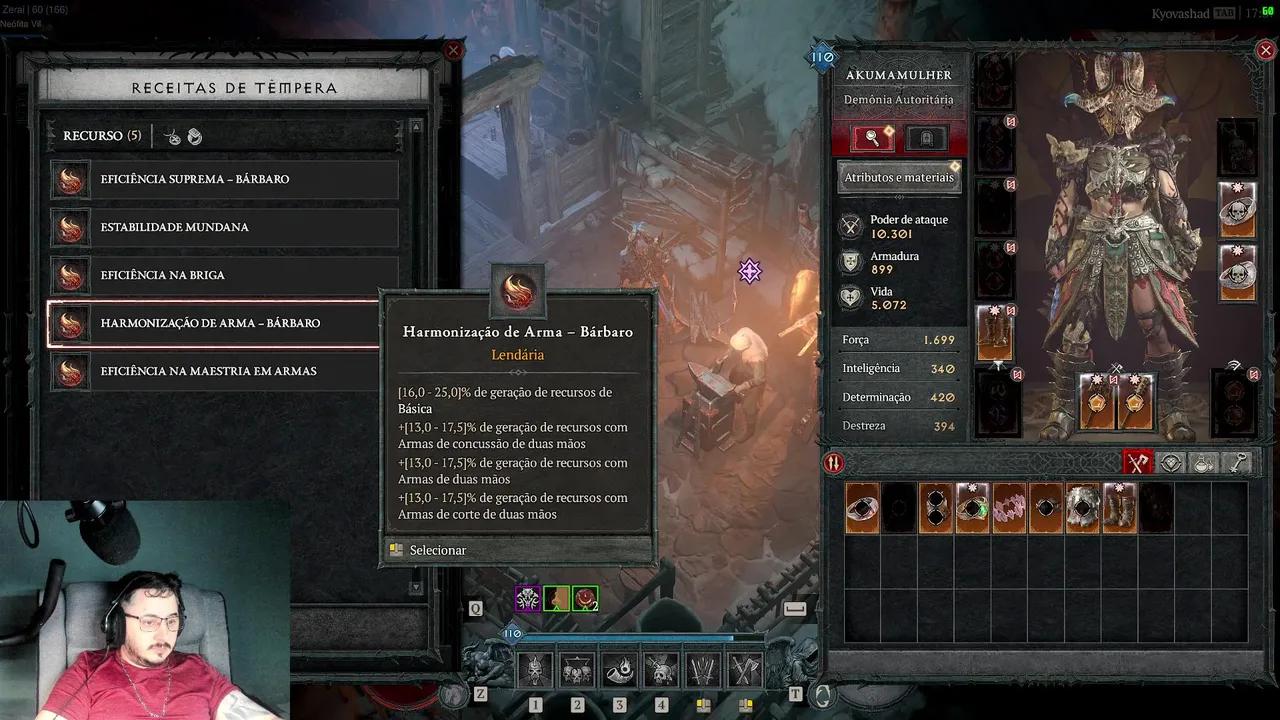Select the Eficiência Suprema – Bárbaro recipe
The width and height of the screenshot is (1280, 720).
pos(224,179)
